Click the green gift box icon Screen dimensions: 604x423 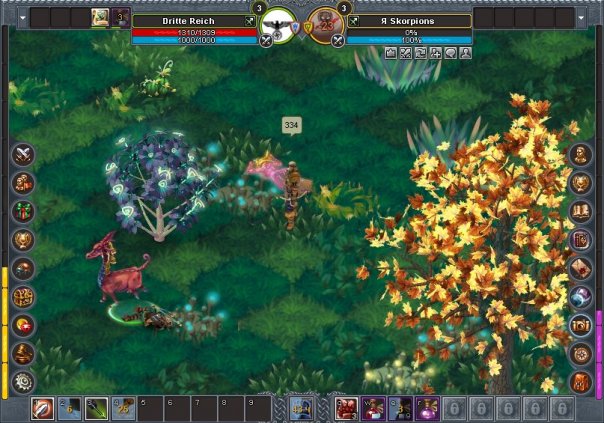23,211
